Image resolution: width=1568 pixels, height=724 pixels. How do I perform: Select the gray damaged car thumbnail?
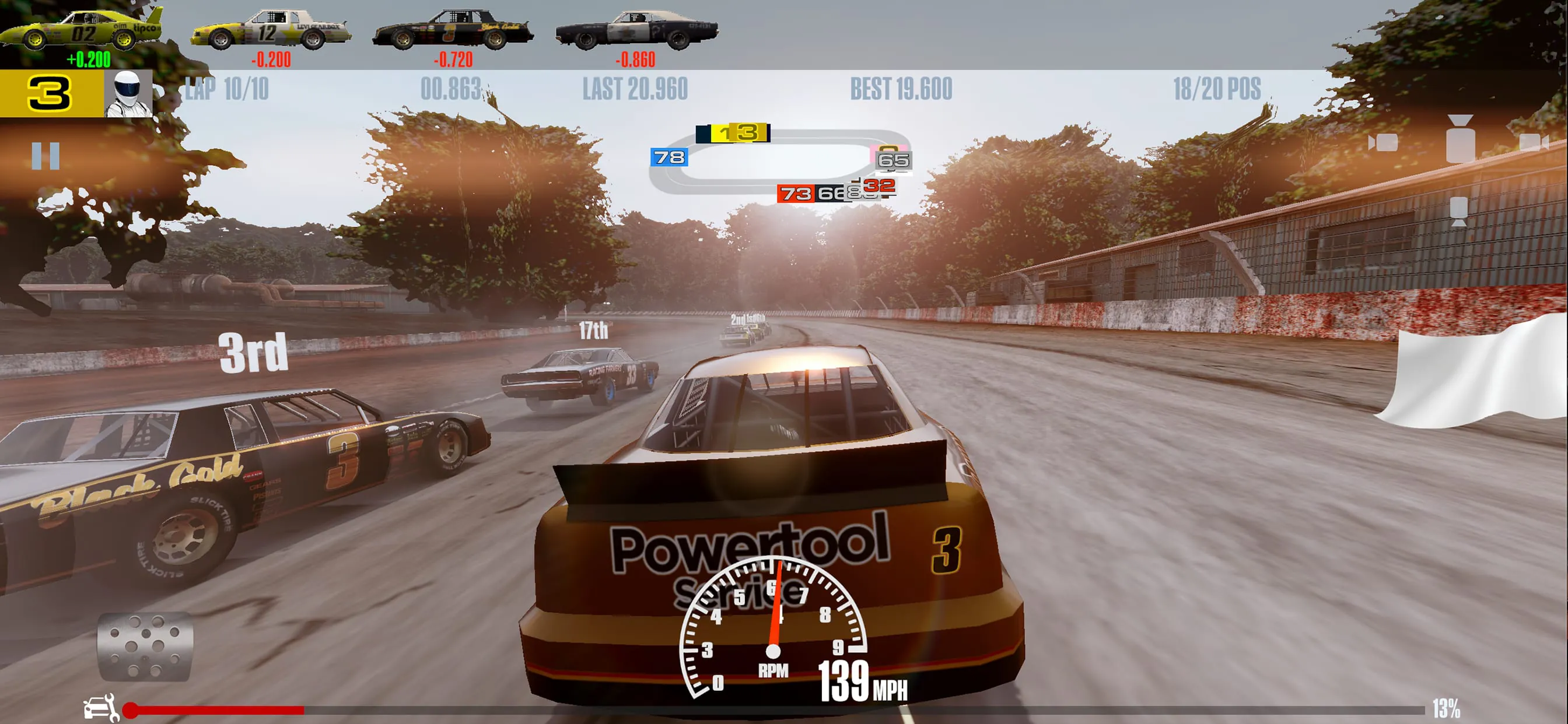pos(633,29)
